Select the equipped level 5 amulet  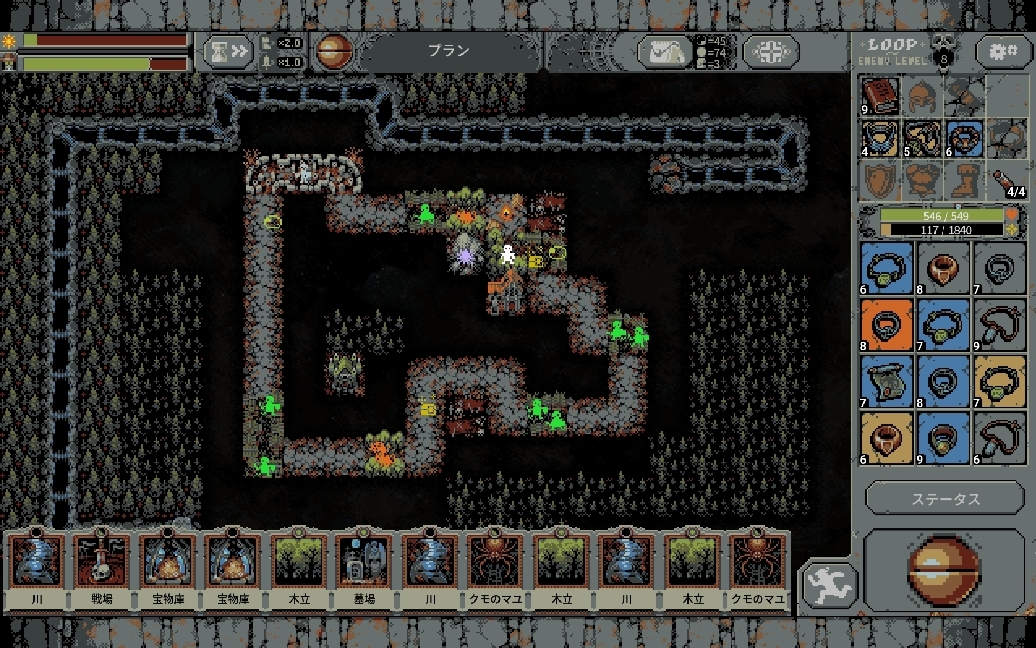(923, 139)
